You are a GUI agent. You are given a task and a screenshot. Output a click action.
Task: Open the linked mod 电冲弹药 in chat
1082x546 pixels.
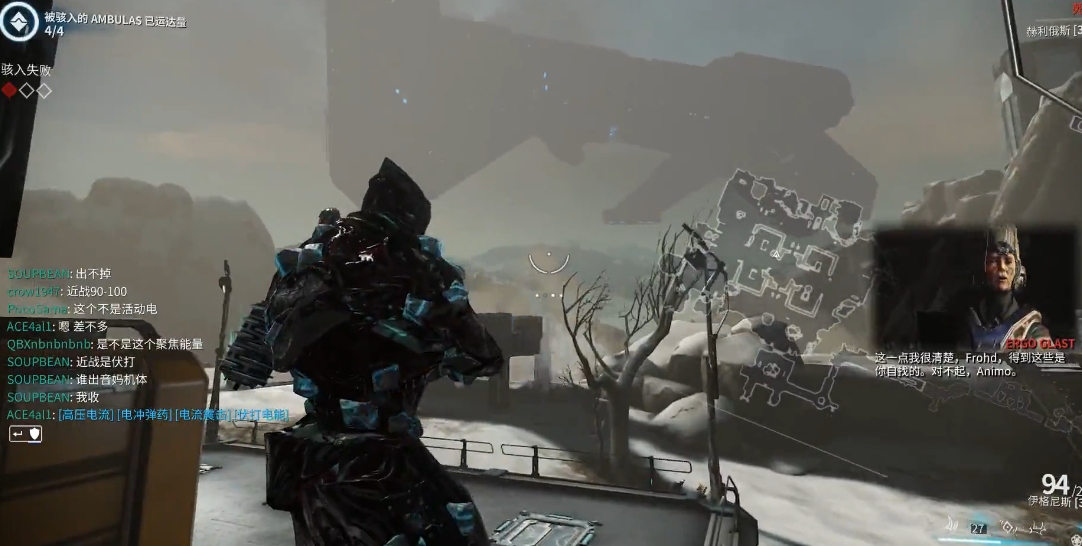[144, 415]
